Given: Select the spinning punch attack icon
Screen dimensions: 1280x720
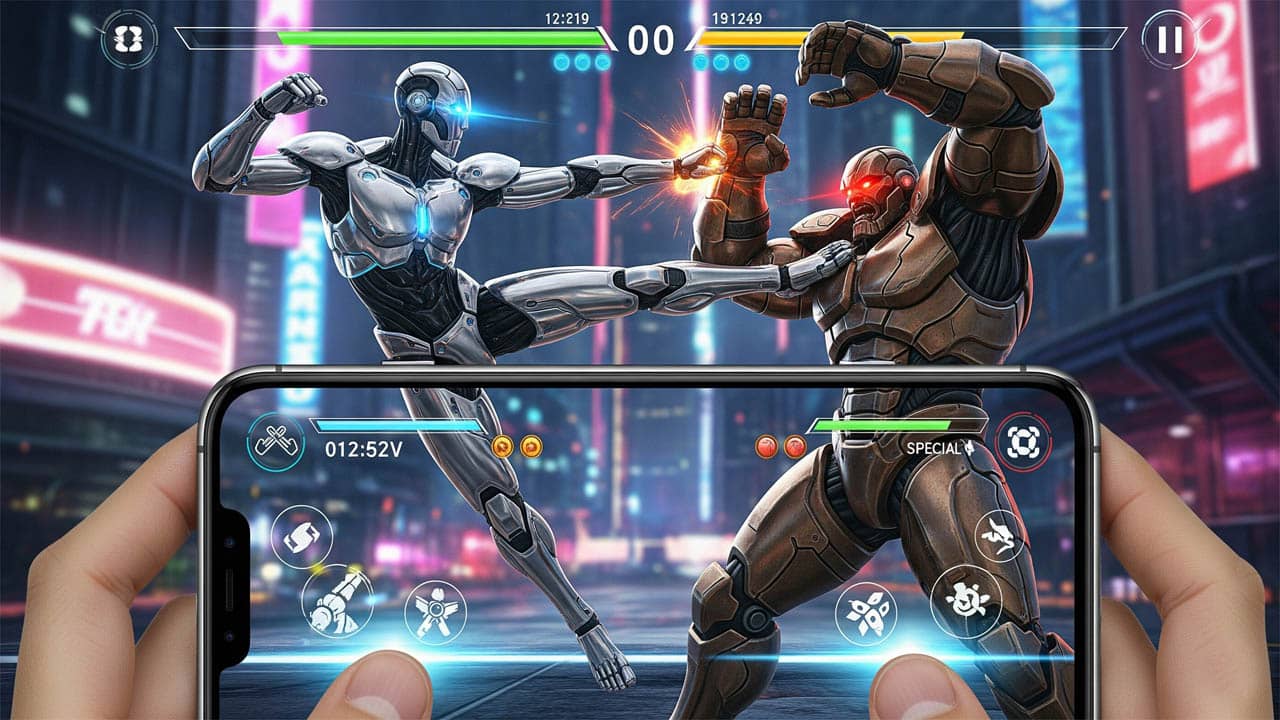Looking at the screenshot, I should click(x=303, y=538).
